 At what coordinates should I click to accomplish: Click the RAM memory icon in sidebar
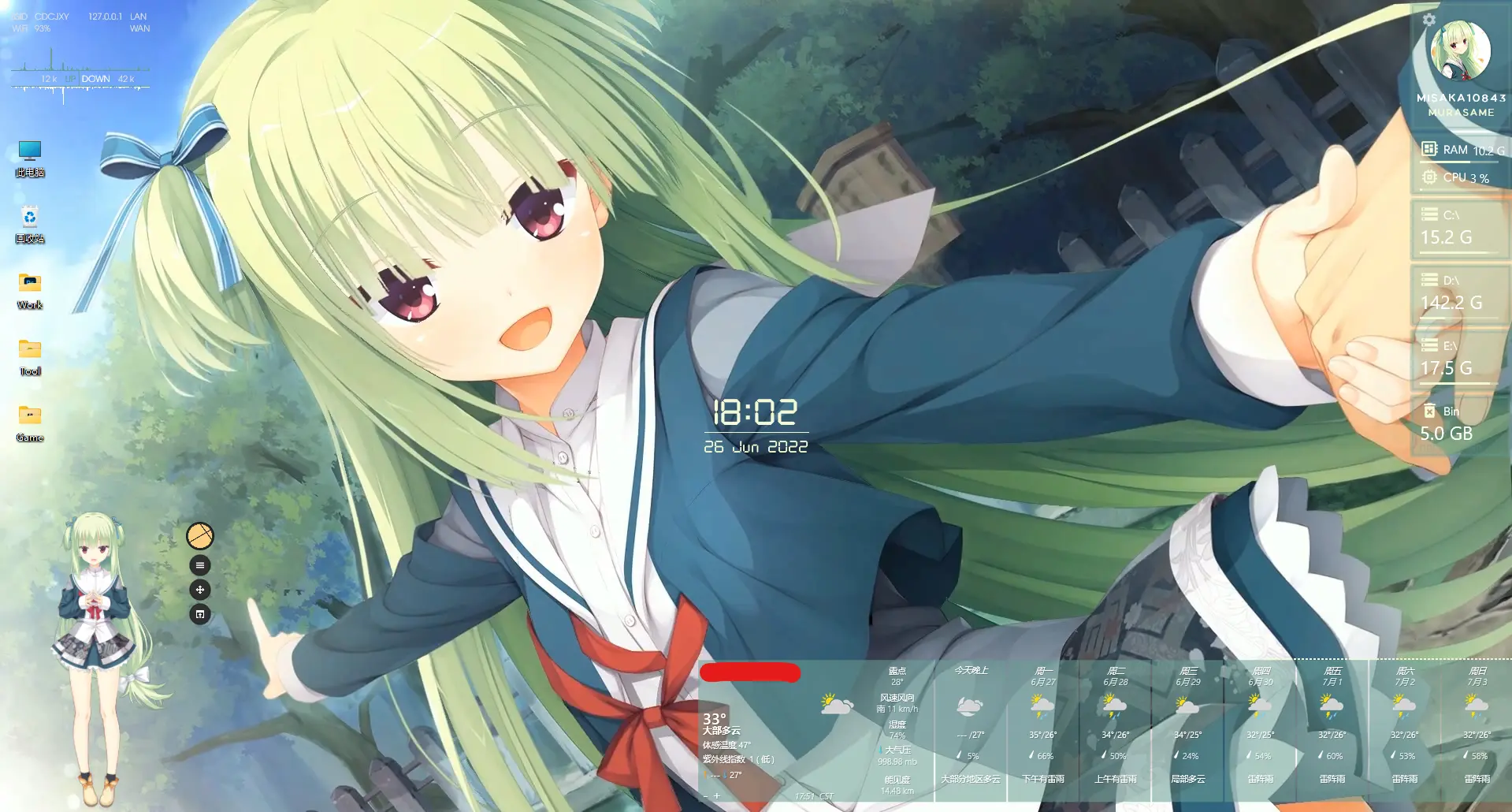coord(1429,148)
